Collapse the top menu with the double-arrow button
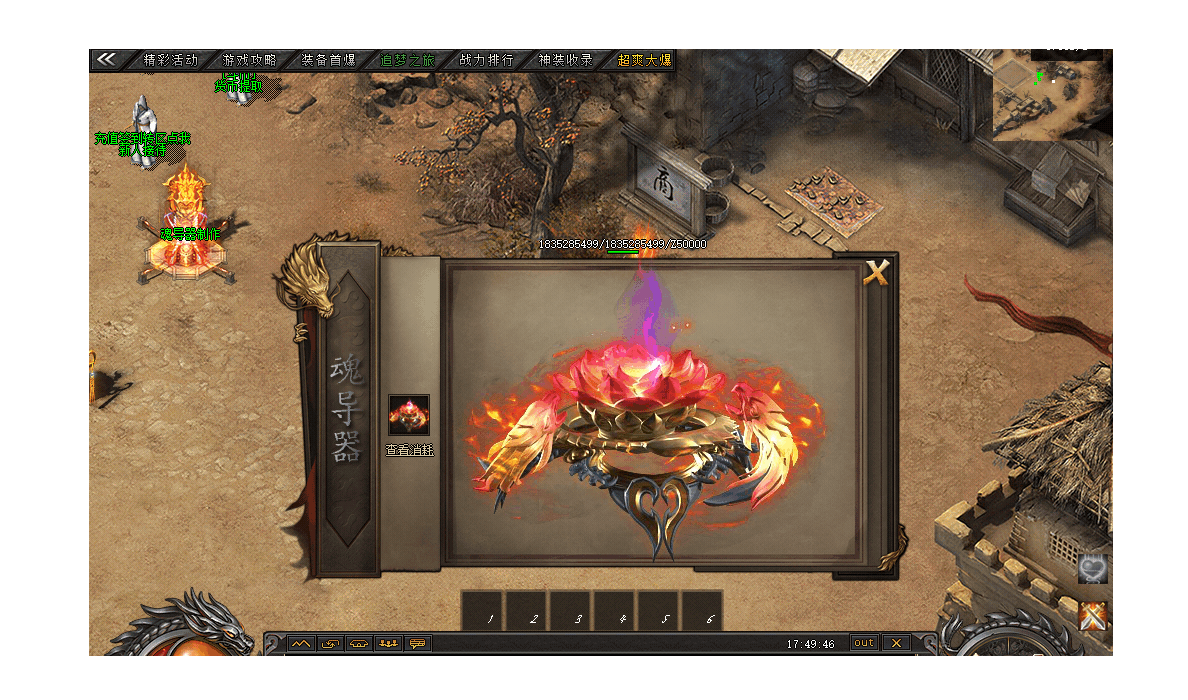1188x700 pixels. (108, 60)
